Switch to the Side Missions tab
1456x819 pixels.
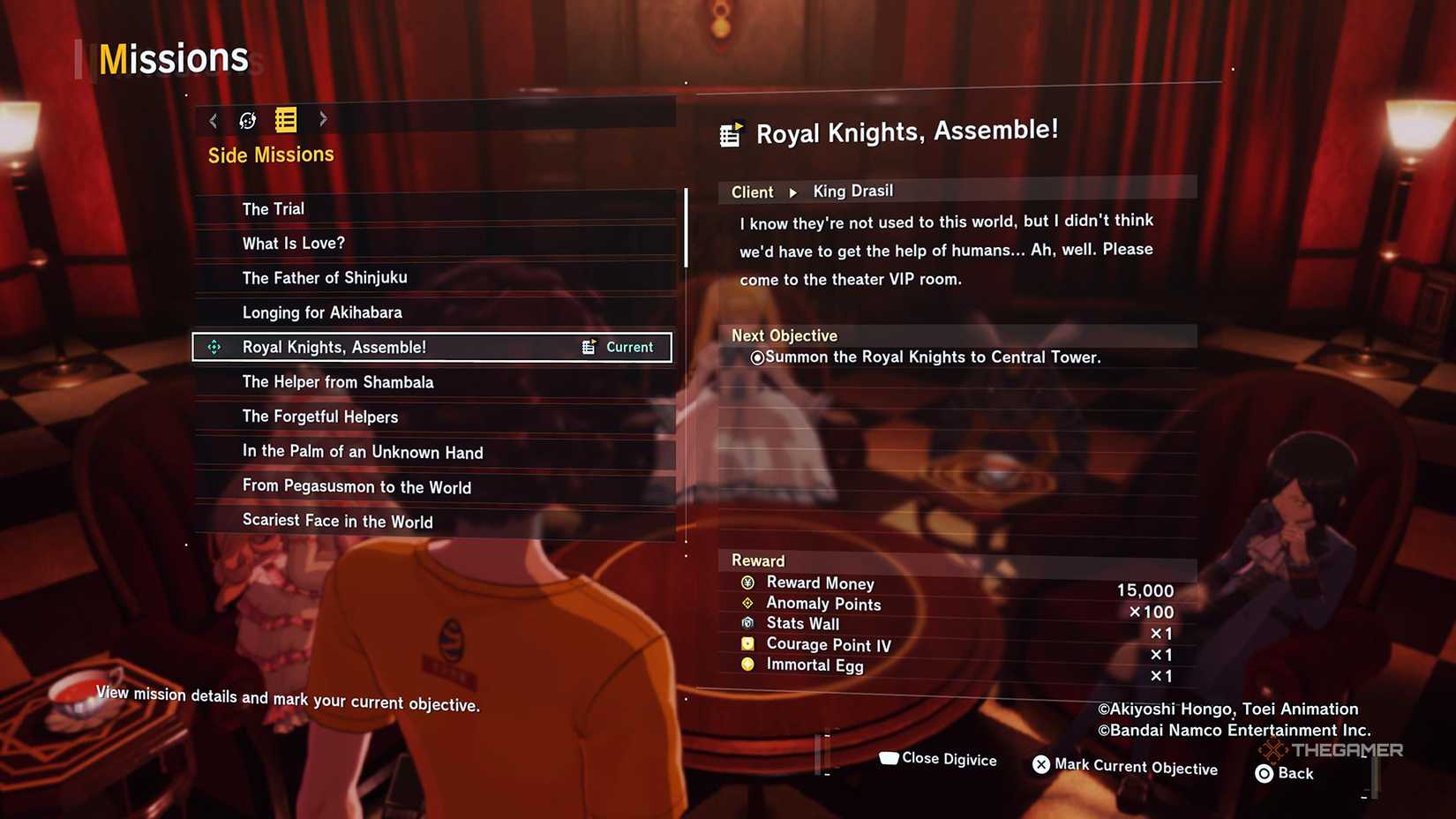point(270,154)
